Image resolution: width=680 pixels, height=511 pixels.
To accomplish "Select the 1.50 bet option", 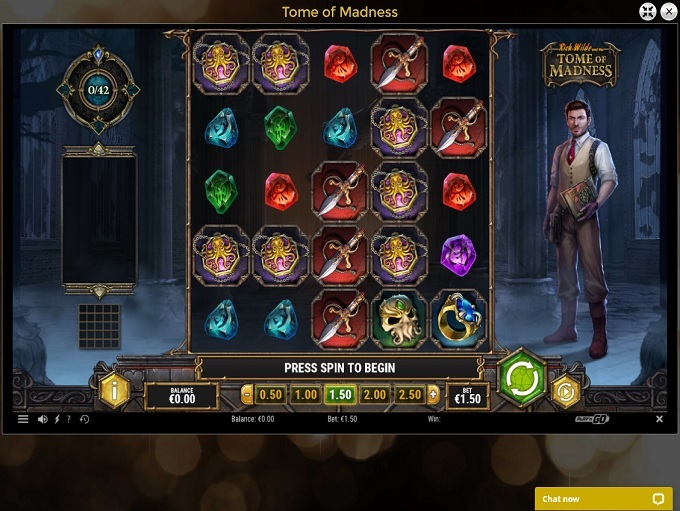I will [340, 395].
